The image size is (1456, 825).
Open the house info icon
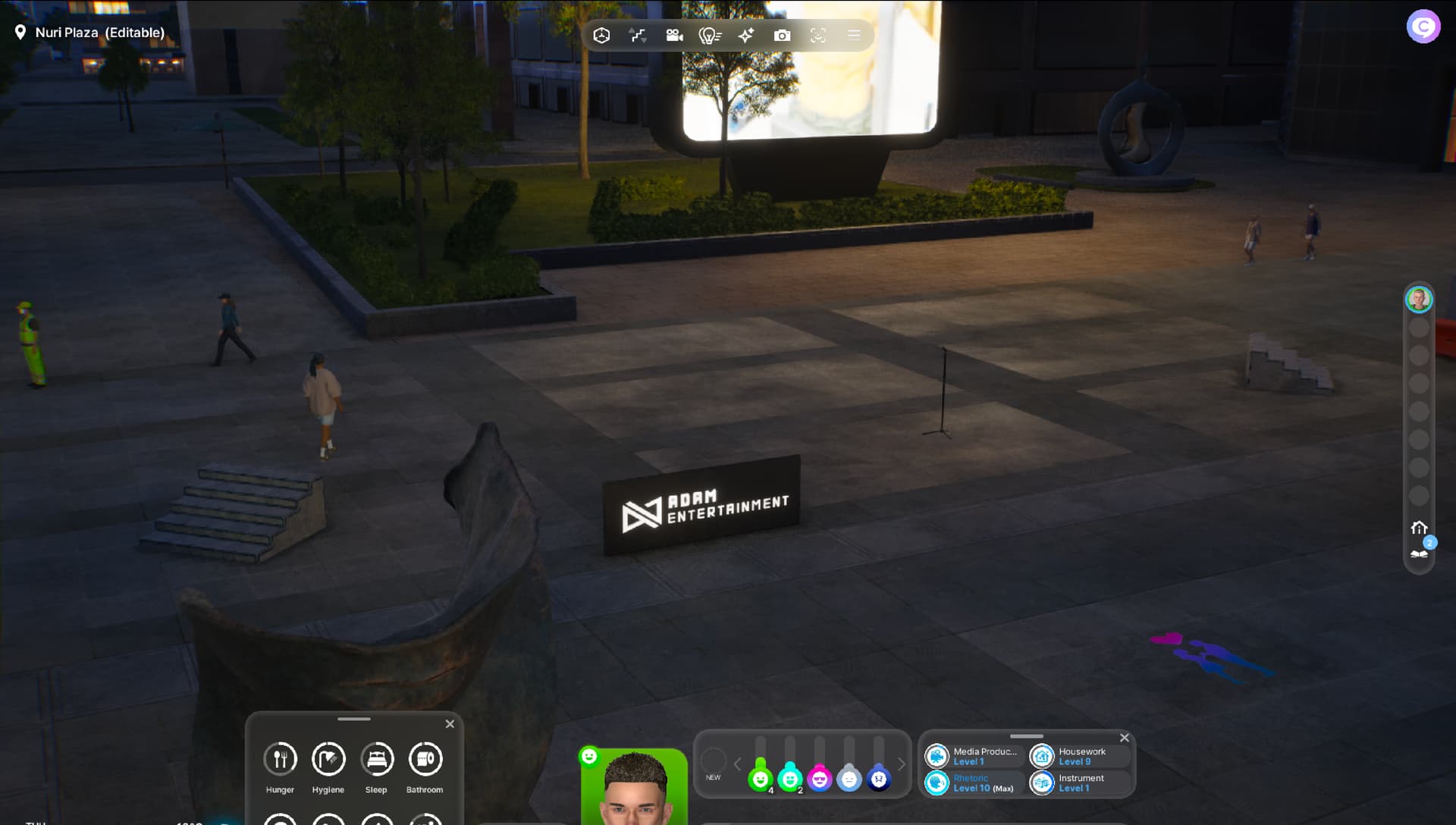(x=1419, y=528)
